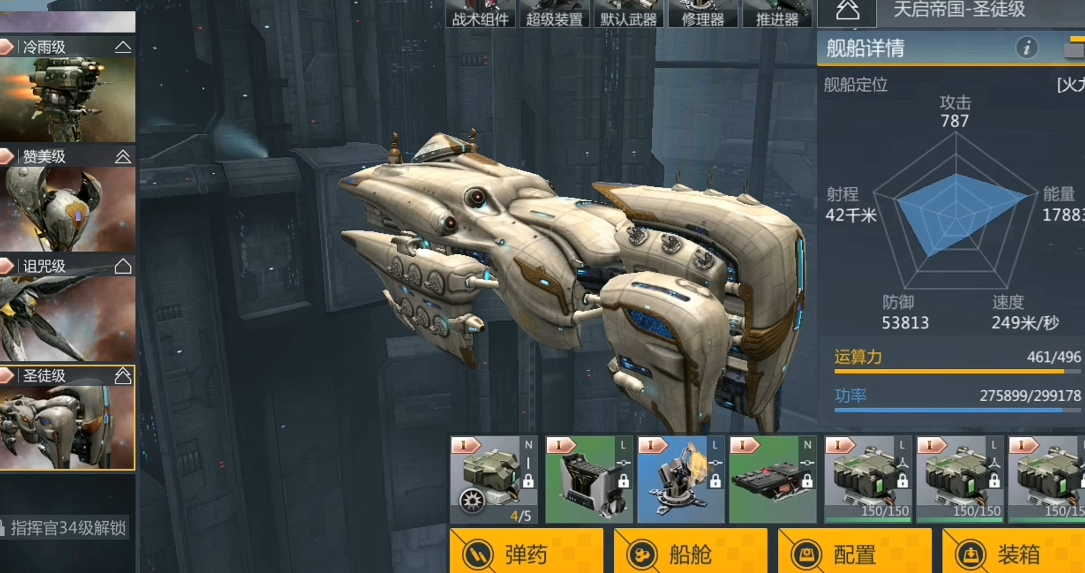Select the turret module slot showing 4/5
The image size is (1085, 573).
tap(494, 480)
